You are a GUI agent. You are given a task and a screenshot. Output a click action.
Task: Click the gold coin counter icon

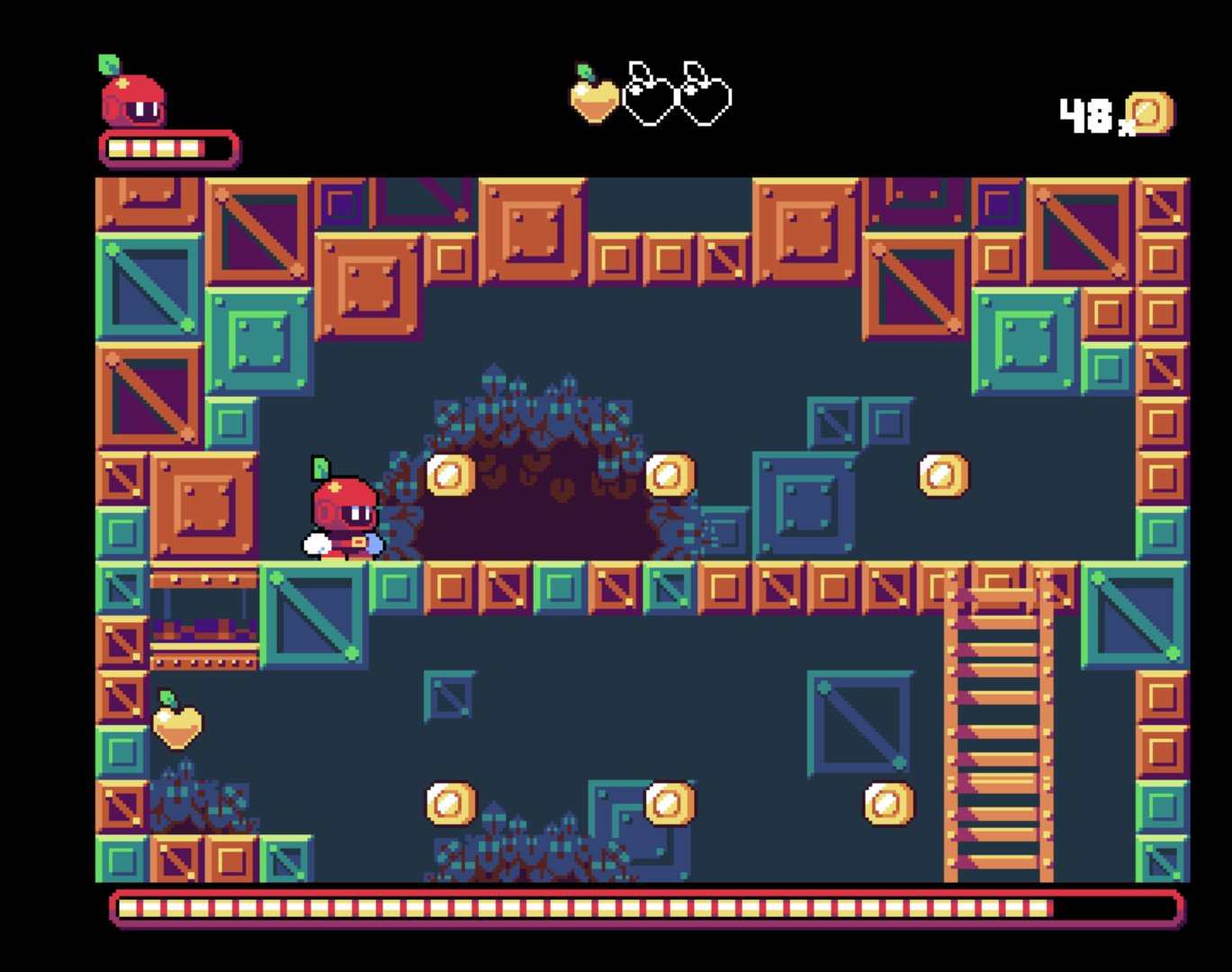(x=1150, y=113)
